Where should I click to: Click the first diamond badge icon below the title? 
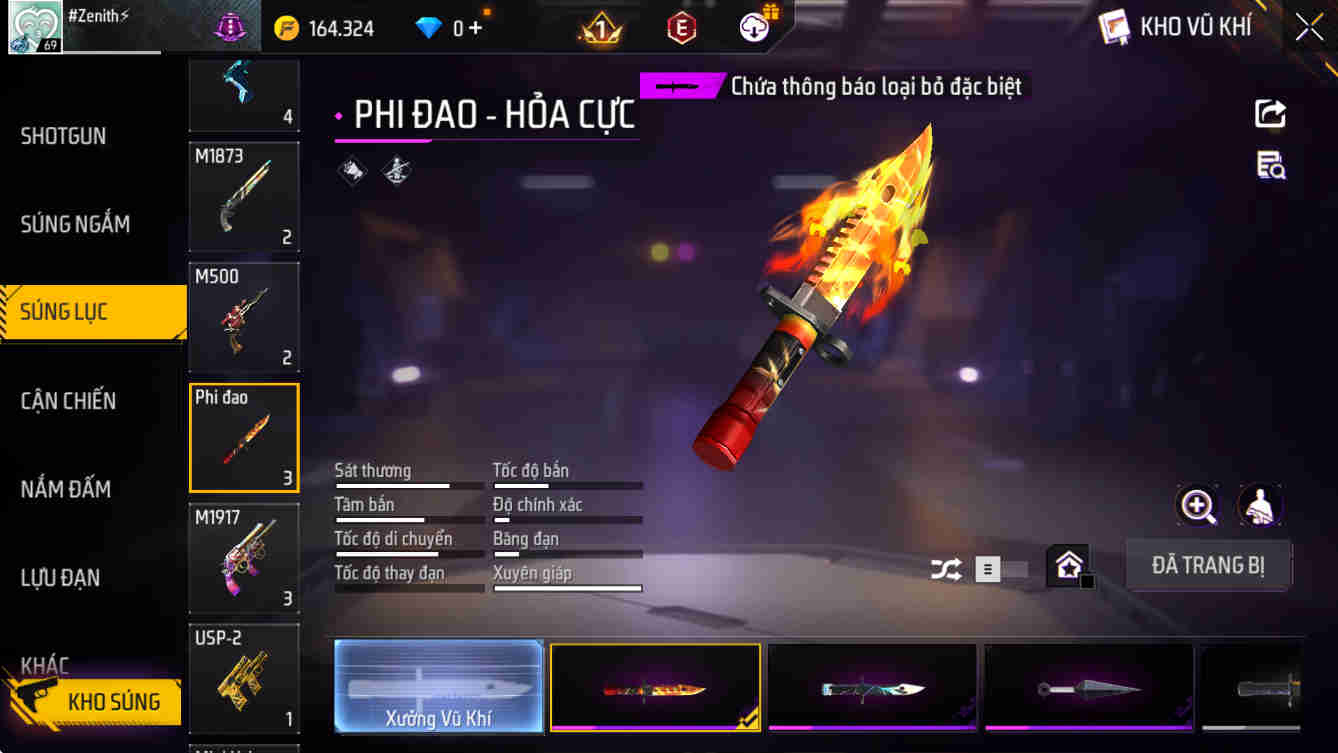click(x=352, y=170)
